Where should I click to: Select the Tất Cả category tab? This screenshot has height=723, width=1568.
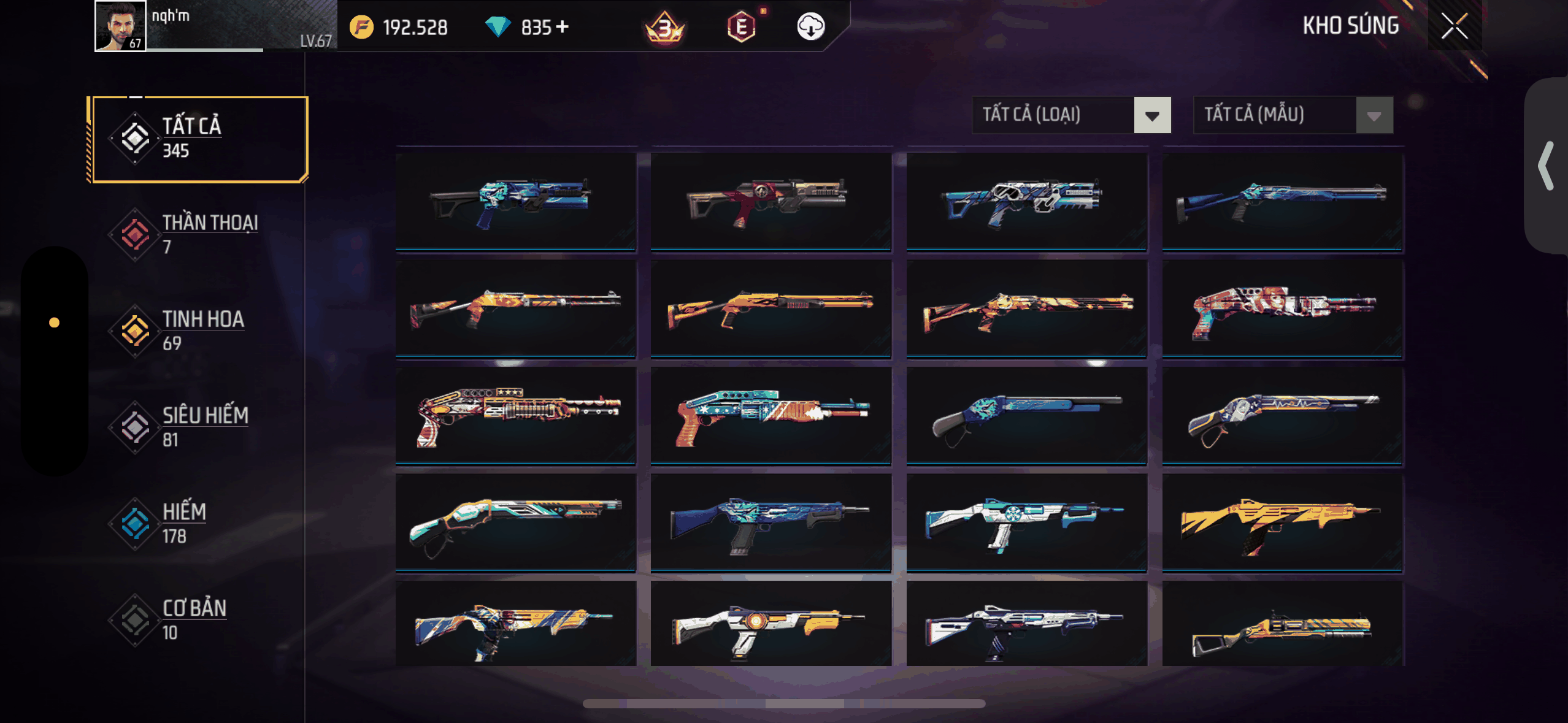199,139
